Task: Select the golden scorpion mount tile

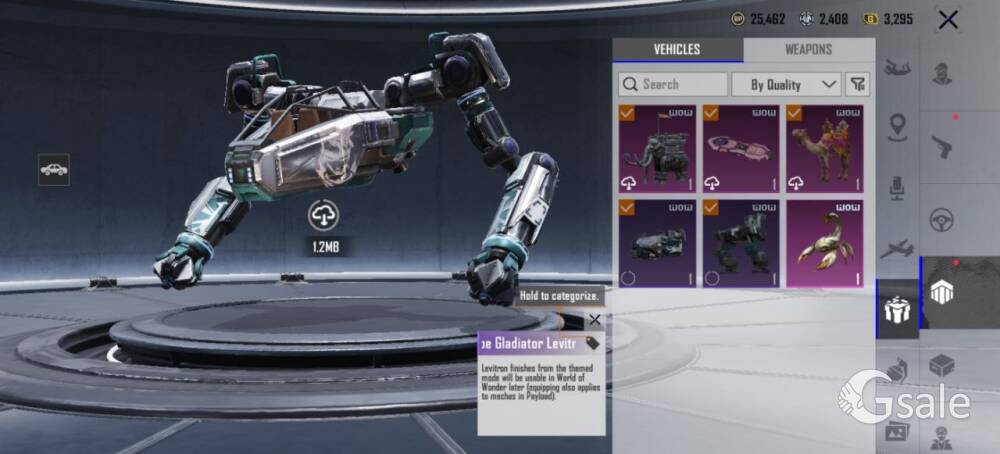Action: click(825, 243)
